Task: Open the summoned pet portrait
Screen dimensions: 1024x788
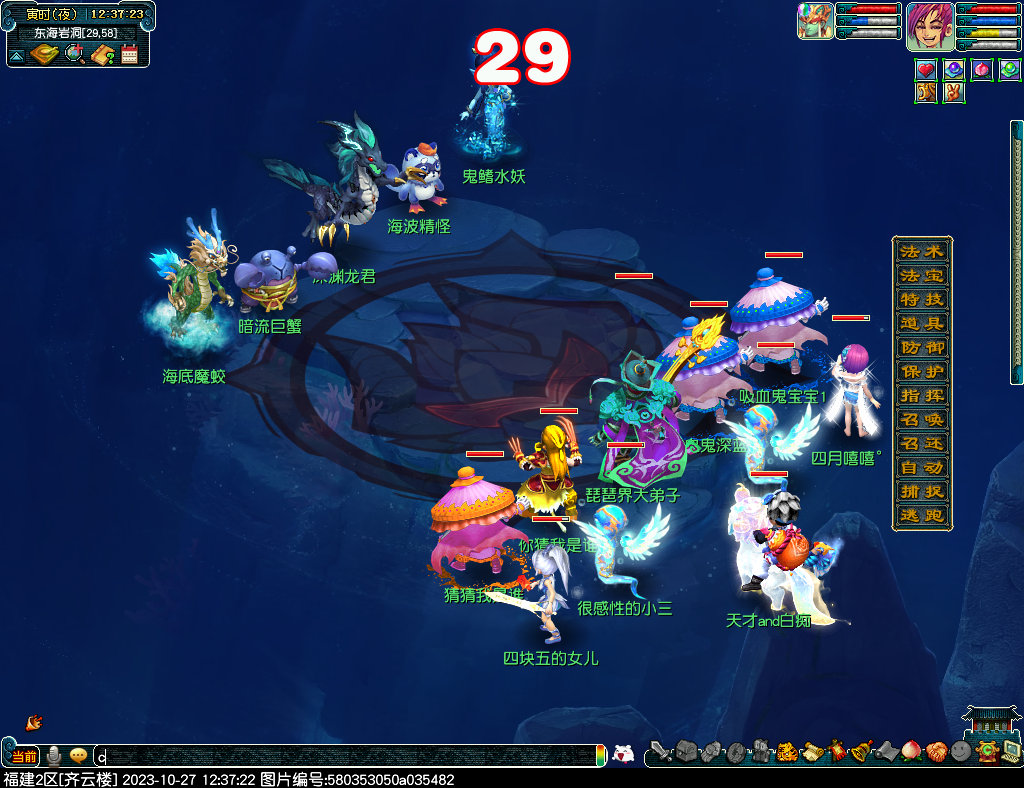Action: click(815, 21)
